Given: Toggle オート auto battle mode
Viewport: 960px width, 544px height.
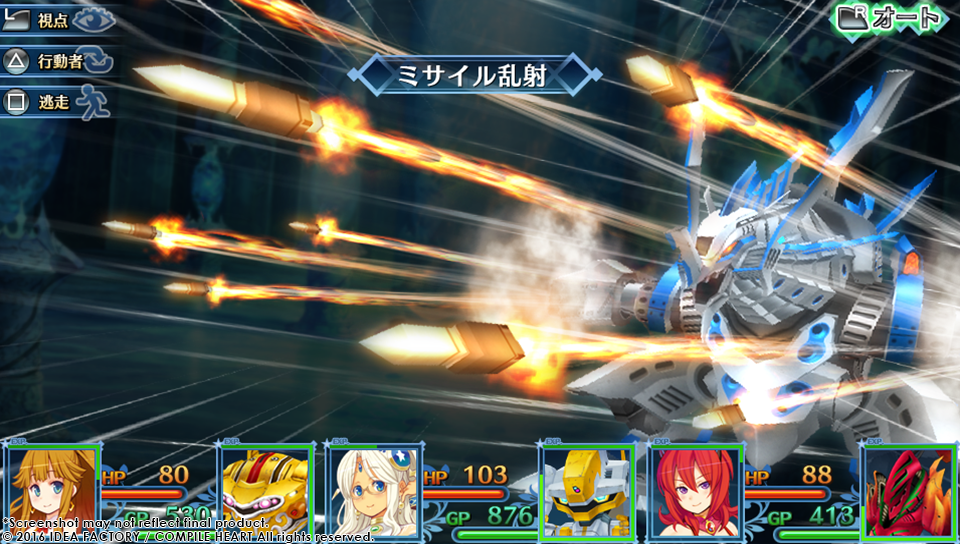Looking at the screenshot, I should click(x=888, y=17).
